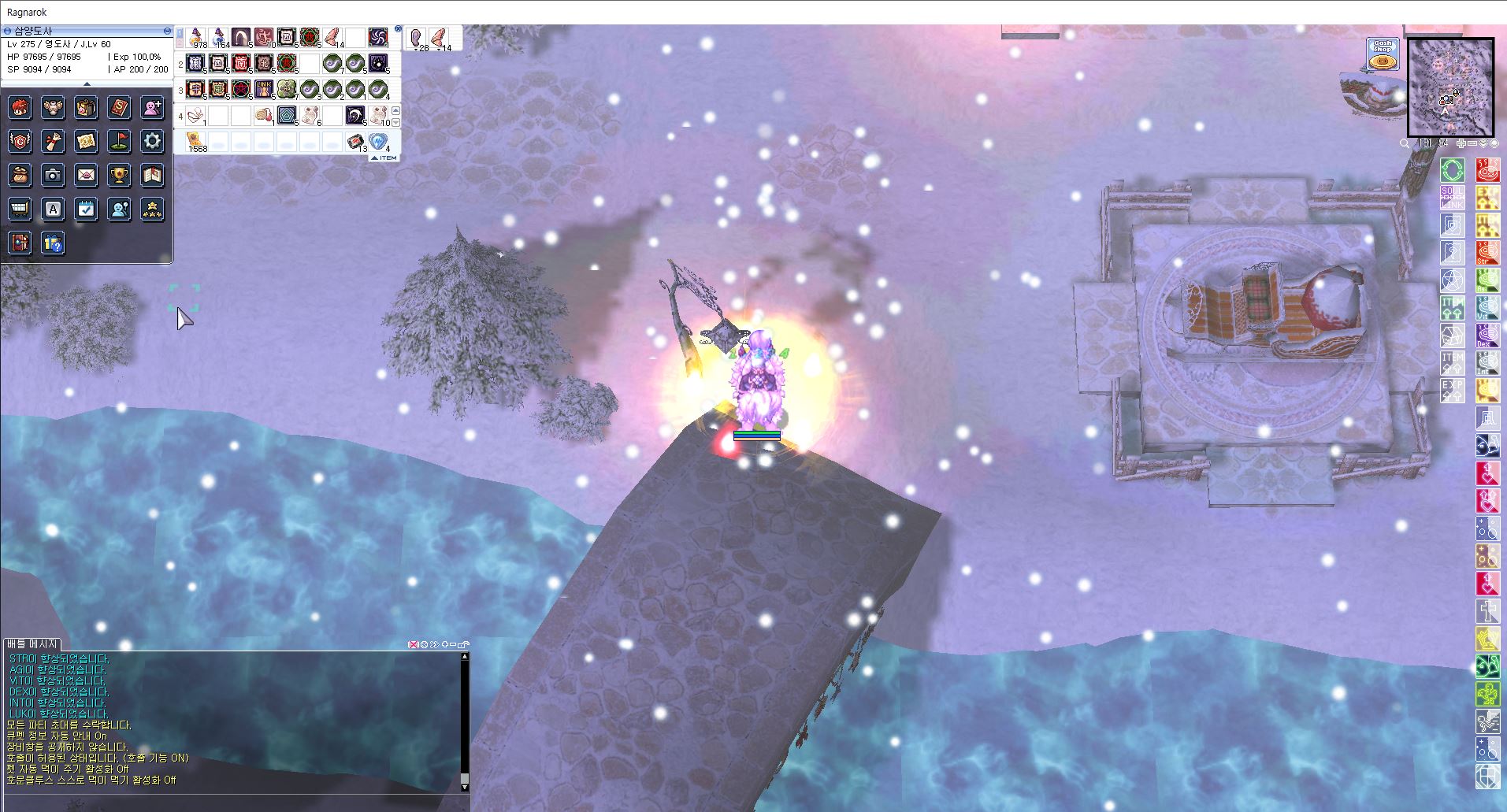
Task: Select the 배틀 메시지 chat tab
Action: point(32,643)
